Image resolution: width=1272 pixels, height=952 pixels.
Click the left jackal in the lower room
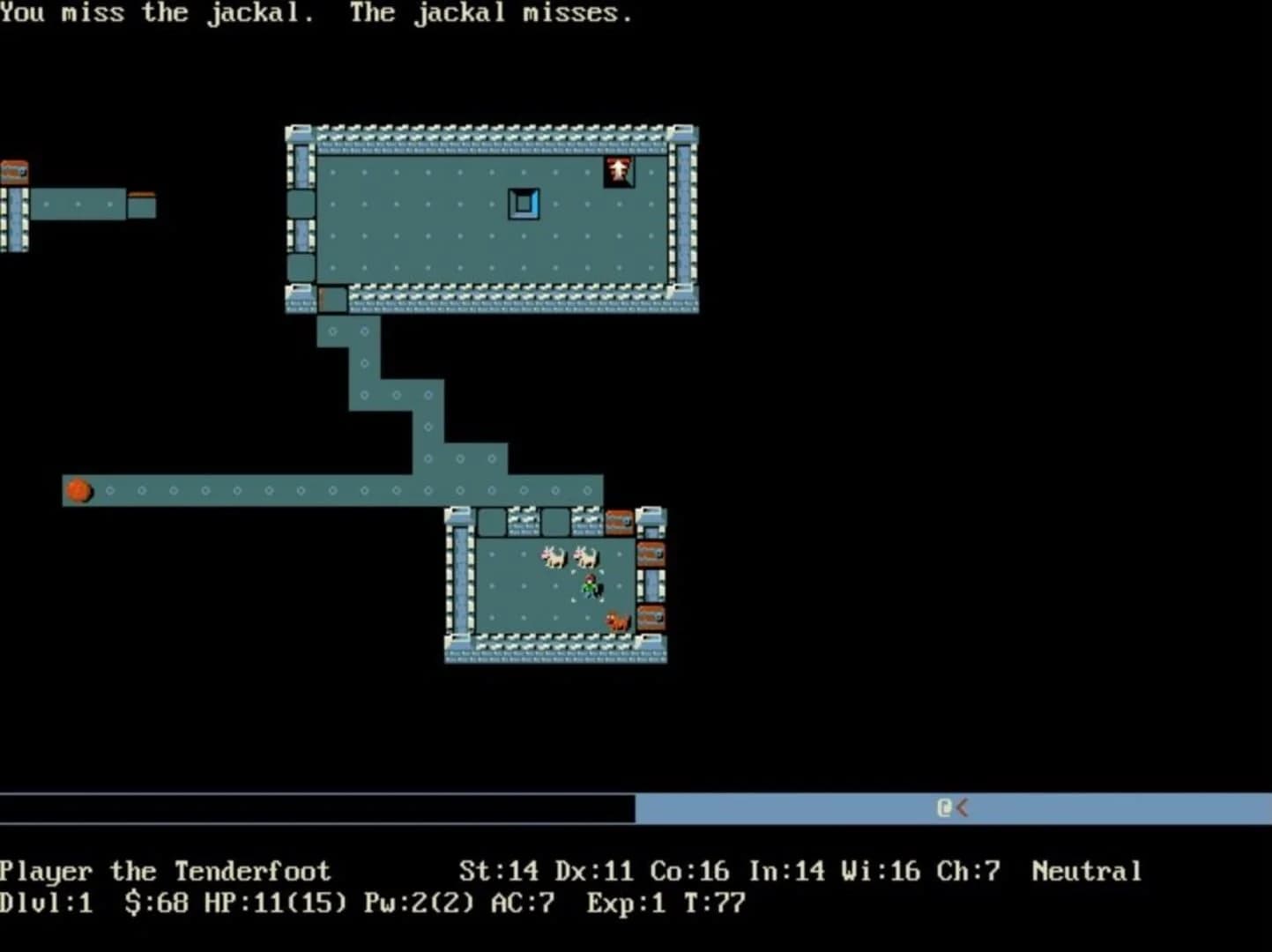click(x=551, y=558)
